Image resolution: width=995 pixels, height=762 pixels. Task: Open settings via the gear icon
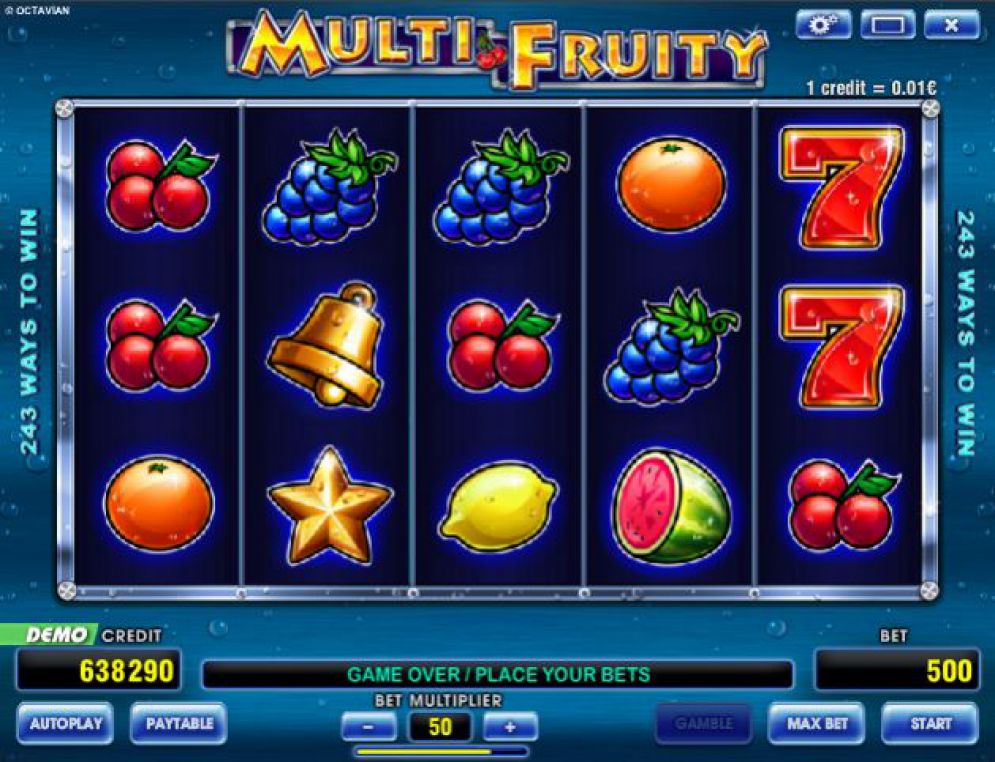pos(823,24)
